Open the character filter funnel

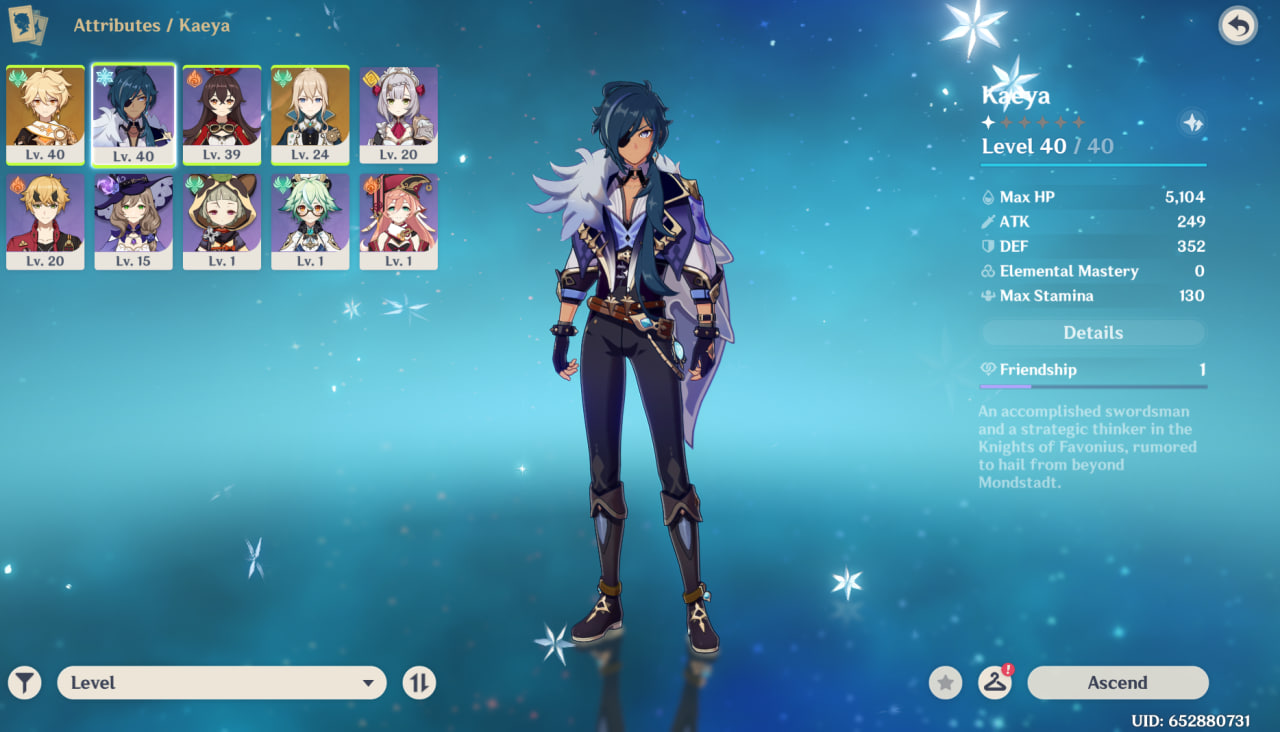click(x=25, y=683)
